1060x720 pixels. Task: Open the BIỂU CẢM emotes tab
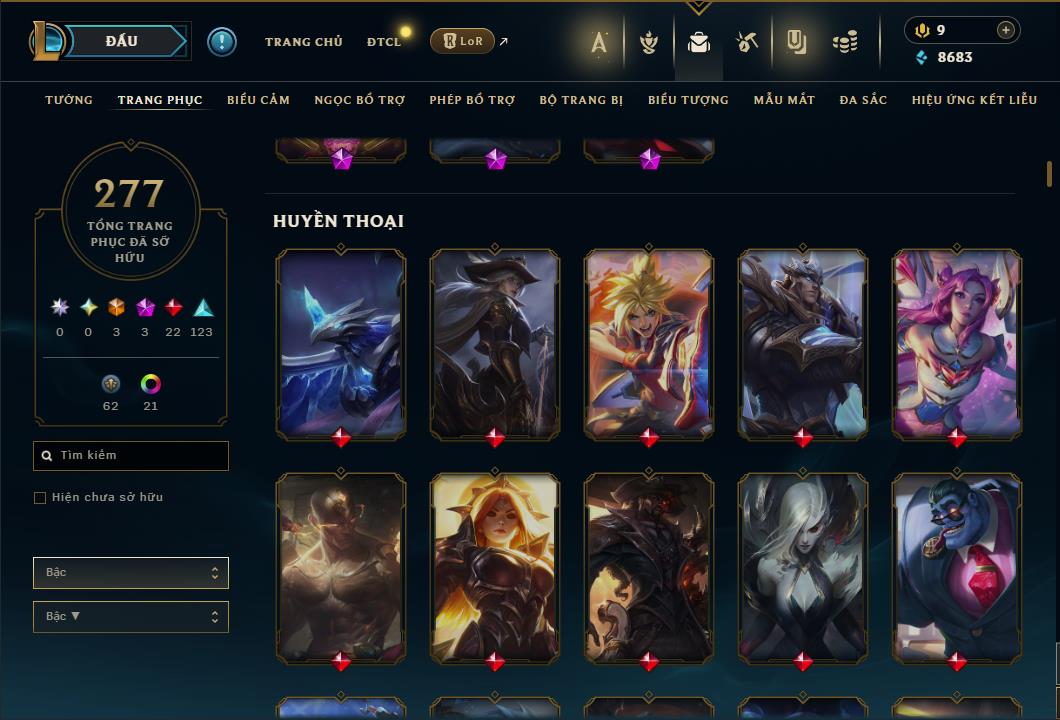click(x=258, y=100)
